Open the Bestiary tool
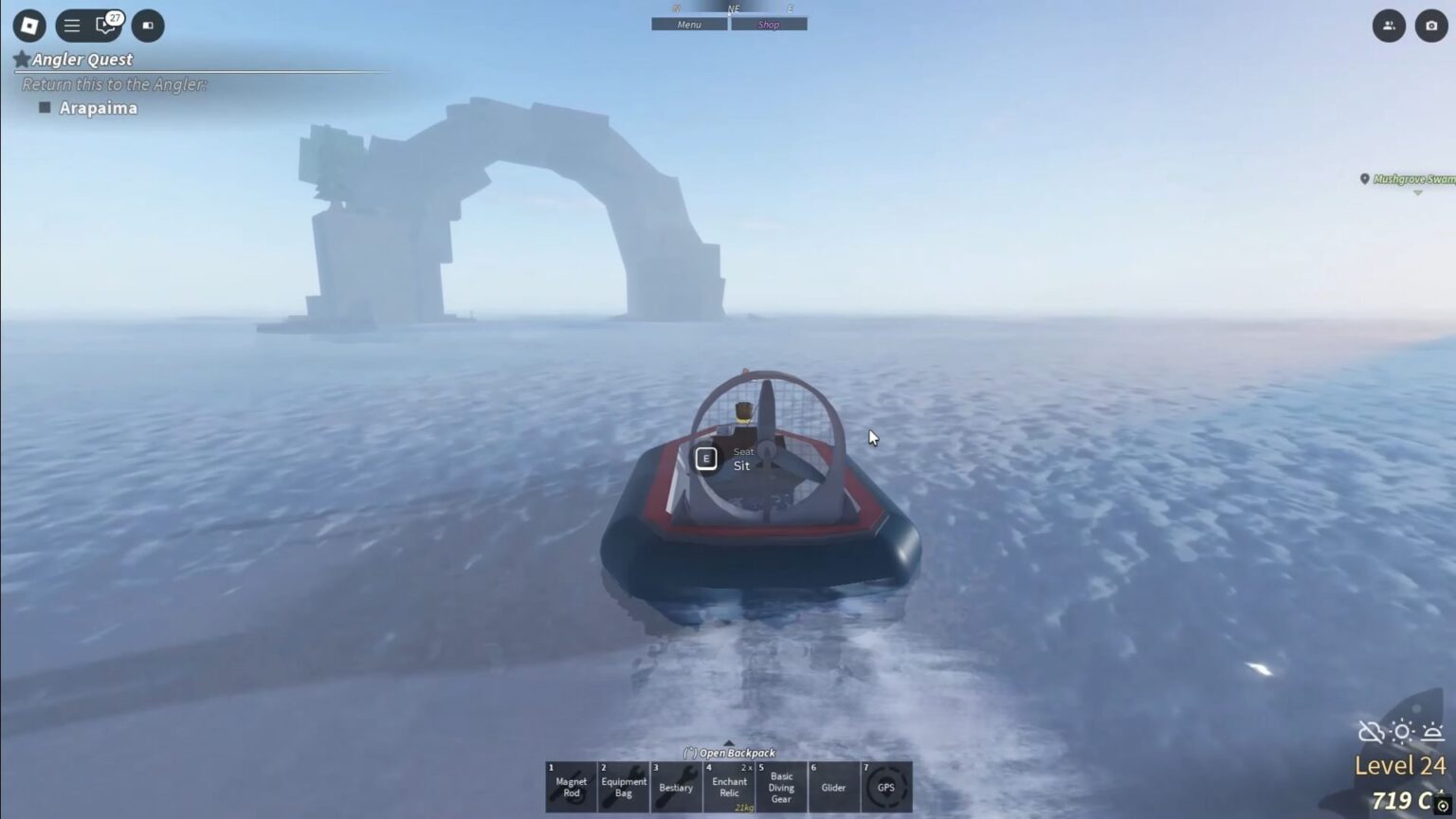Screen dimensions: 1456x819 click(677, 787)
